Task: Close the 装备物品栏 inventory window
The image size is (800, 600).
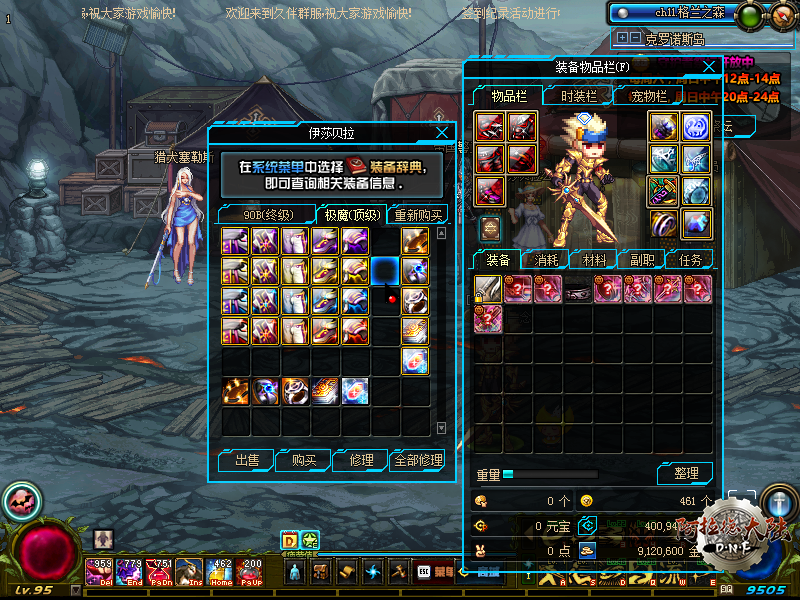Action: click(708, 67)
